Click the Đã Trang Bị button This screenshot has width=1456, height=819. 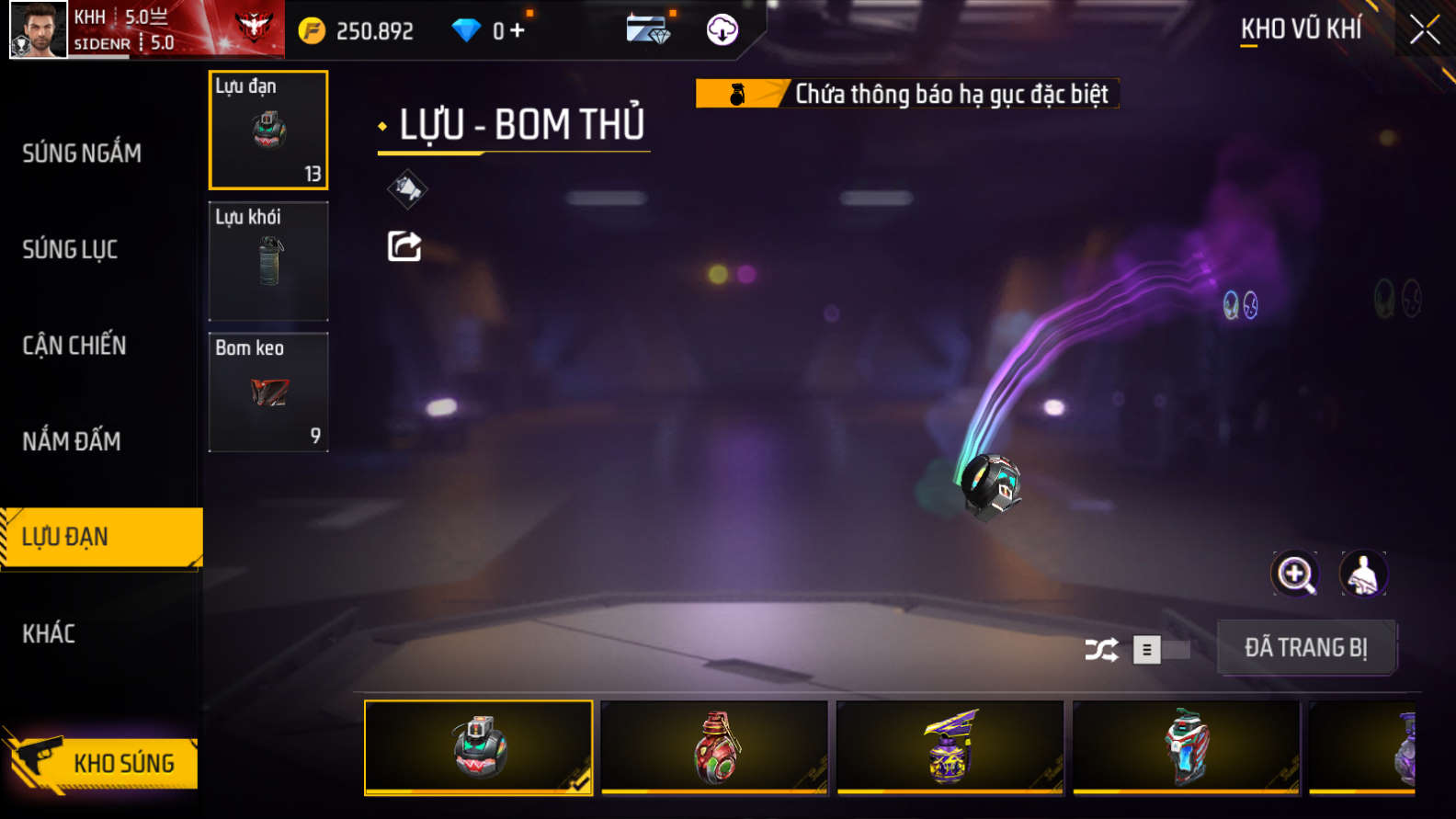click(x=1306, y=648)
